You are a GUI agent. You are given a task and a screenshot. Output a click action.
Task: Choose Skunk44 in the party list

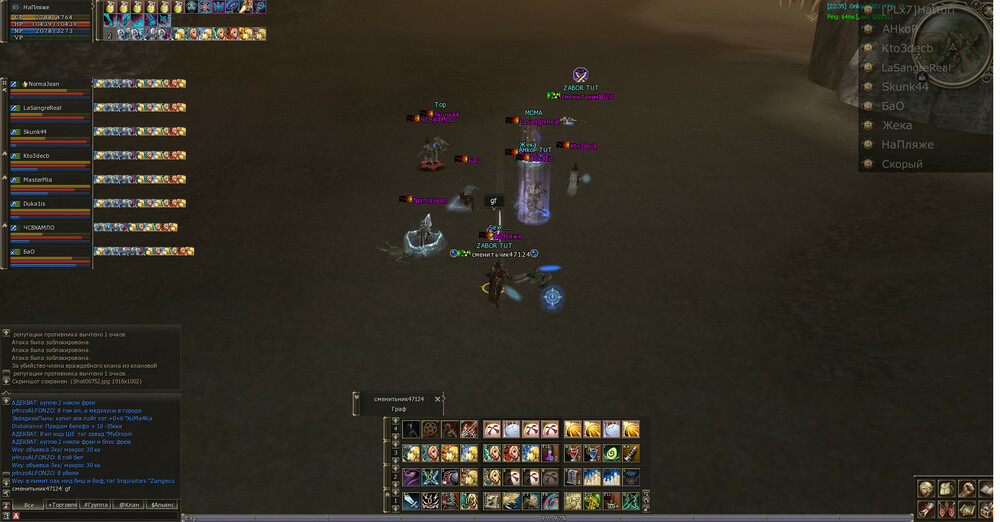click(42, 132)
